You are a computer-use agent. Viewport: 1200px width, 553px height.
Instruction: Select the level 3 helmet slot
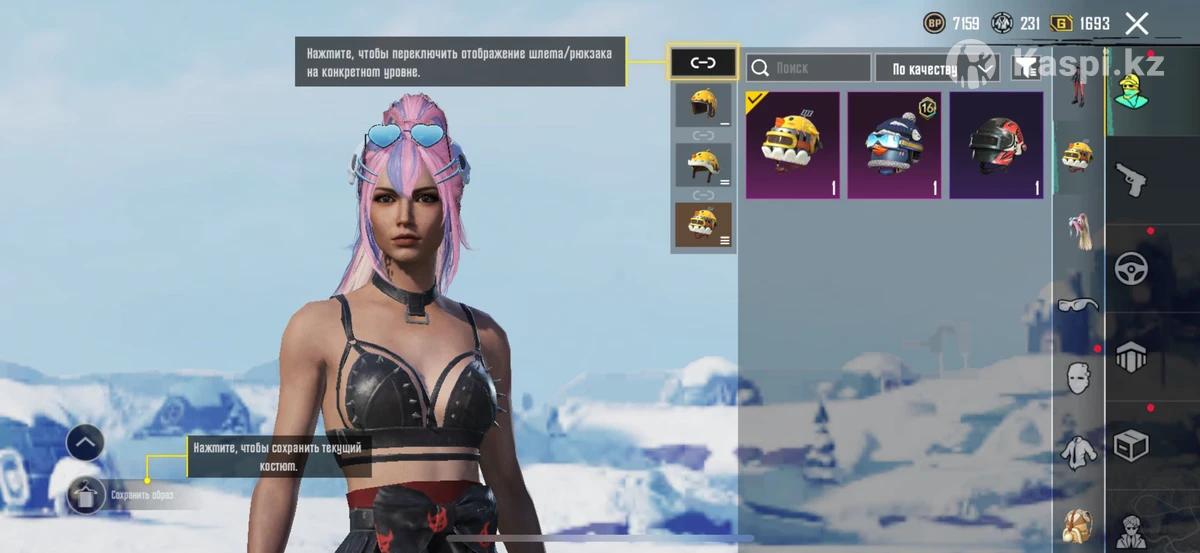(x=703, y=224)
